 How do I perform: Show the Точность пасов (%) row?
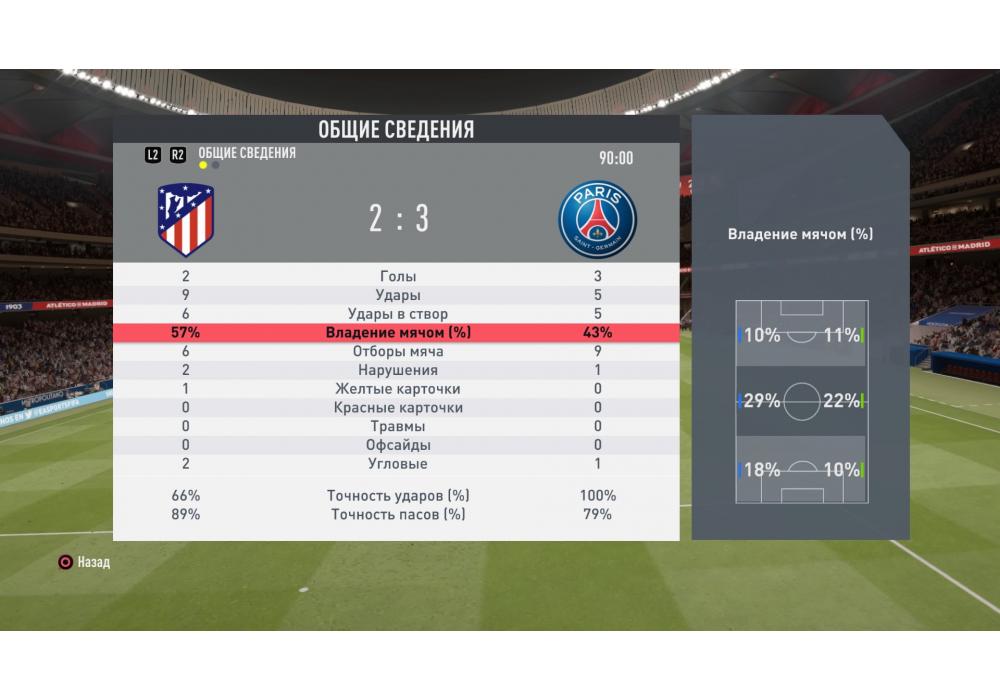398,515
